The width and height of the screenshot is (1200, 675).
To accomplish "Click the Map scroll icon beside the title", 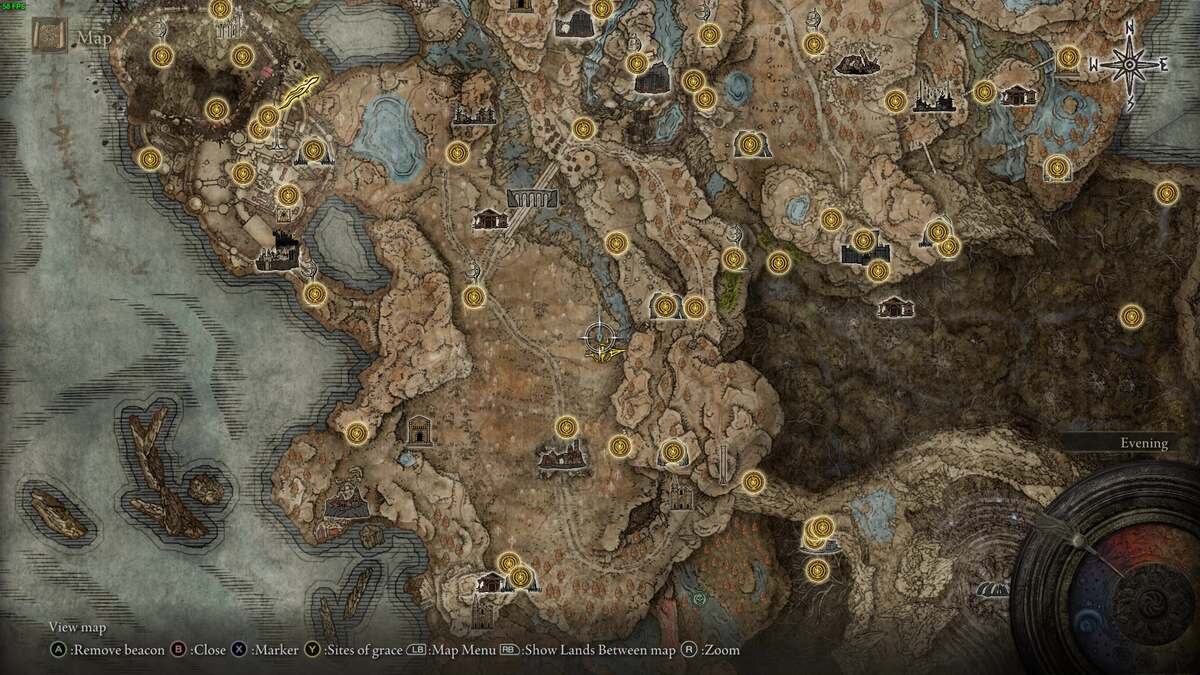I will (49, 38).
